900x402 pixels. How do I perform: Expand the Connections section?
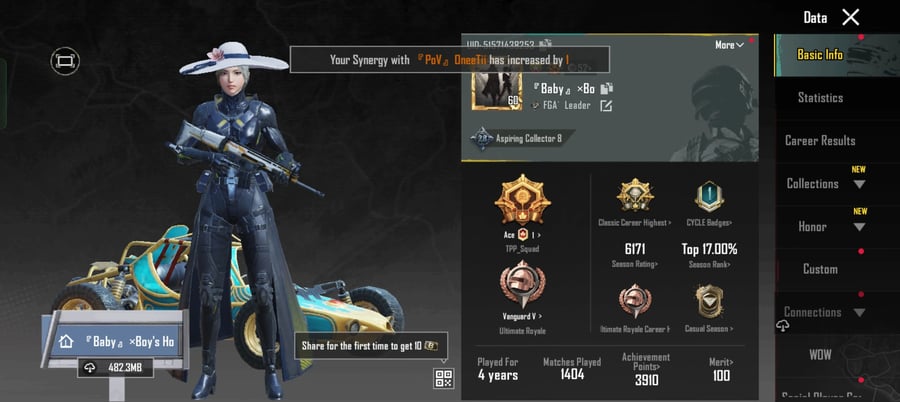pos(824,312)
